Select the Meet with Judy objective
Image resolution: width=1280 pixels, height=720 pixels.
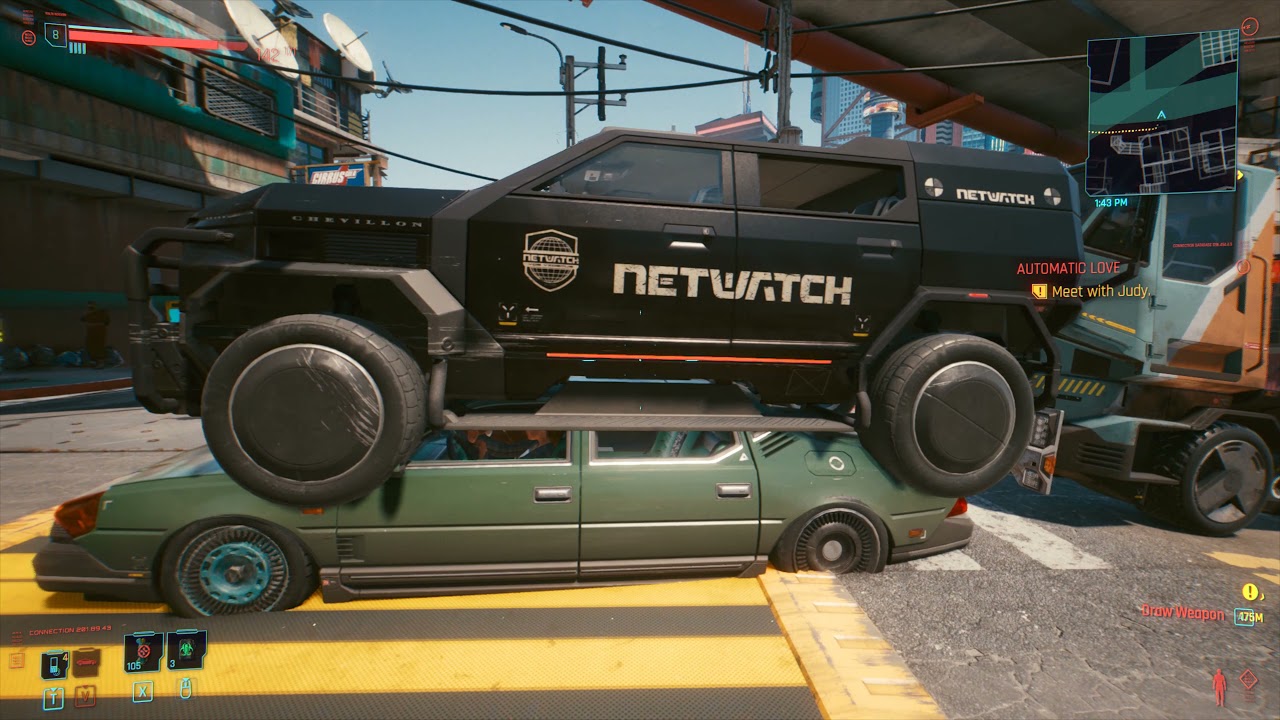click(x=1100, y=291)
